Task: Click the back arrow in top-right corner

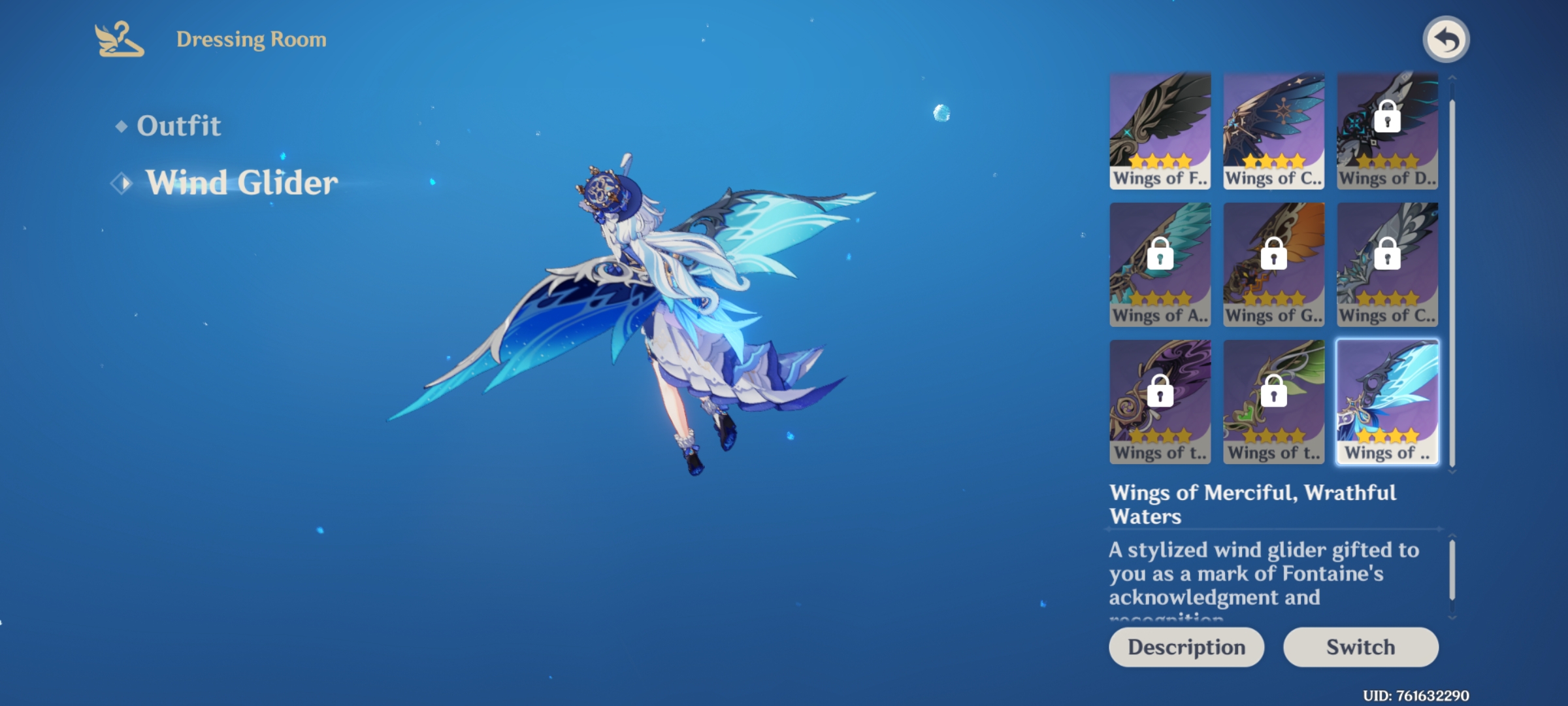Action: (x=1446, y=39)
